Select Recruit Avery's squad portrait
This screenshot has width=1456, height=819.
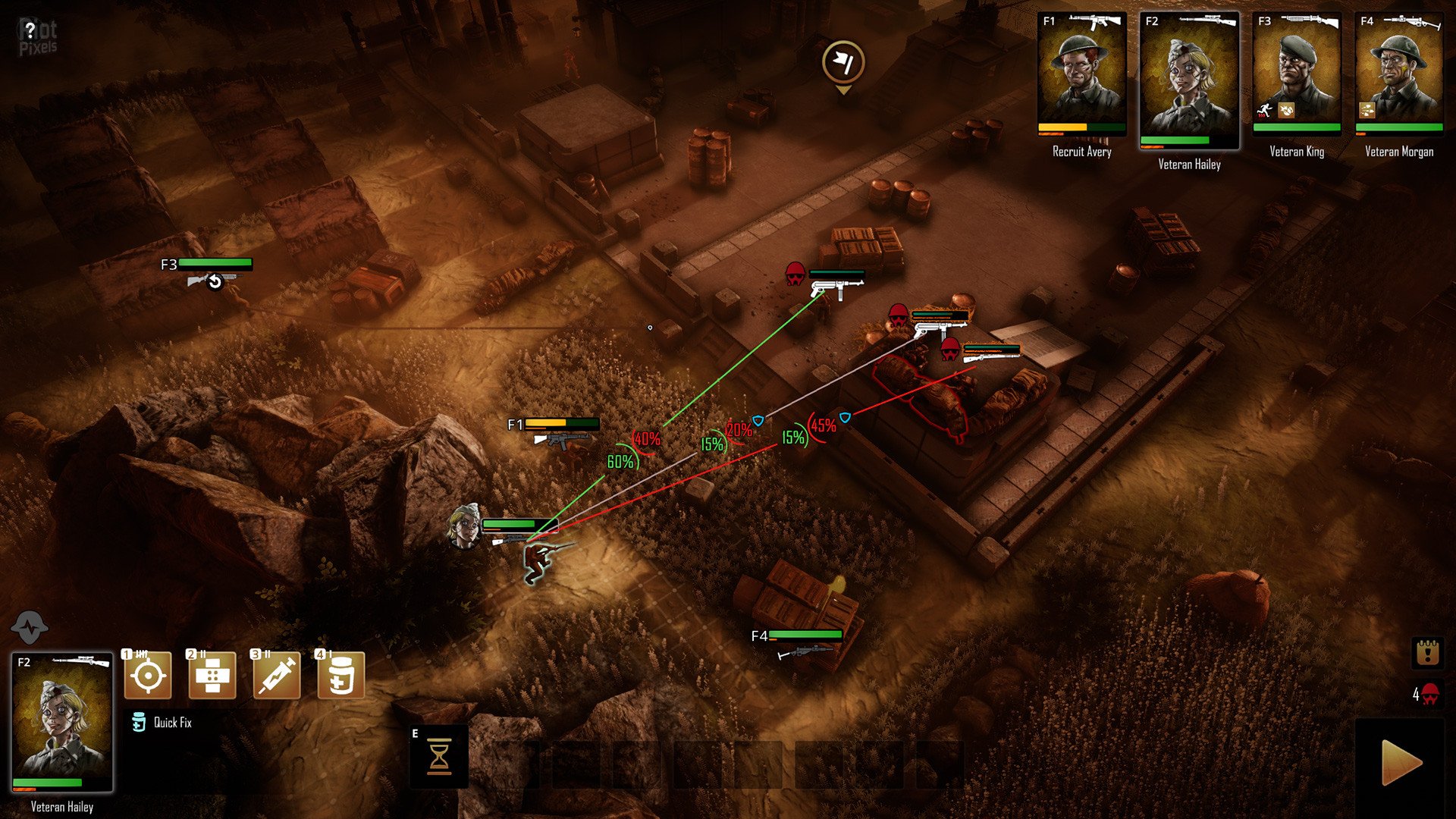coord(1081,76)
